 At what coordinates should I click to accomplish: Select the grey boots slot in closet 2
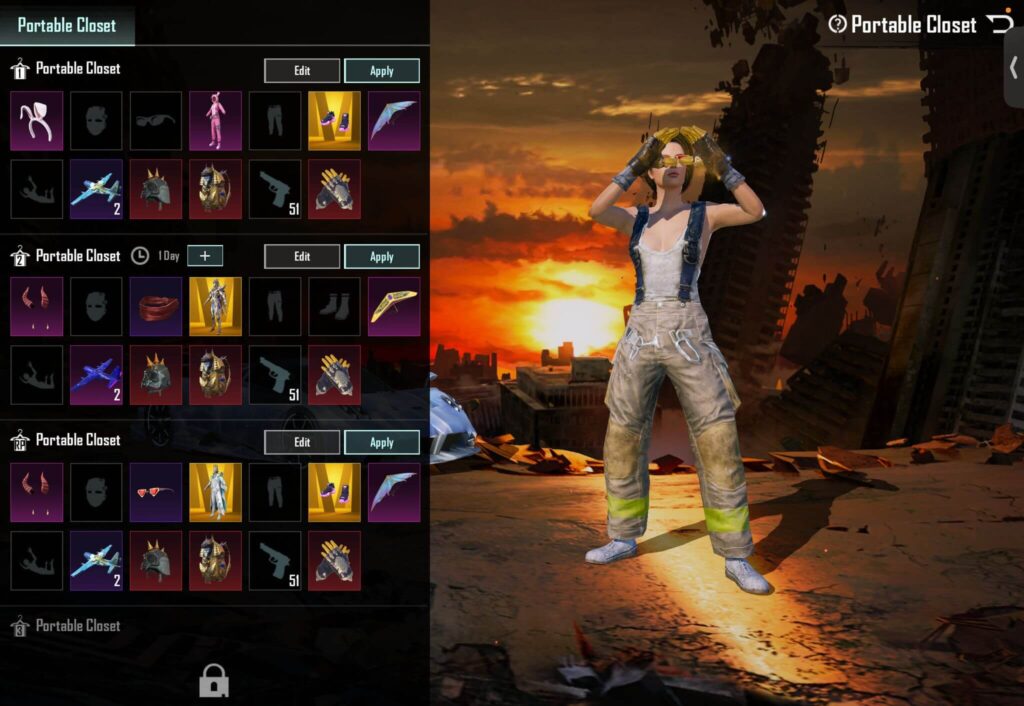pyautogui.click(x=335, y=307)
